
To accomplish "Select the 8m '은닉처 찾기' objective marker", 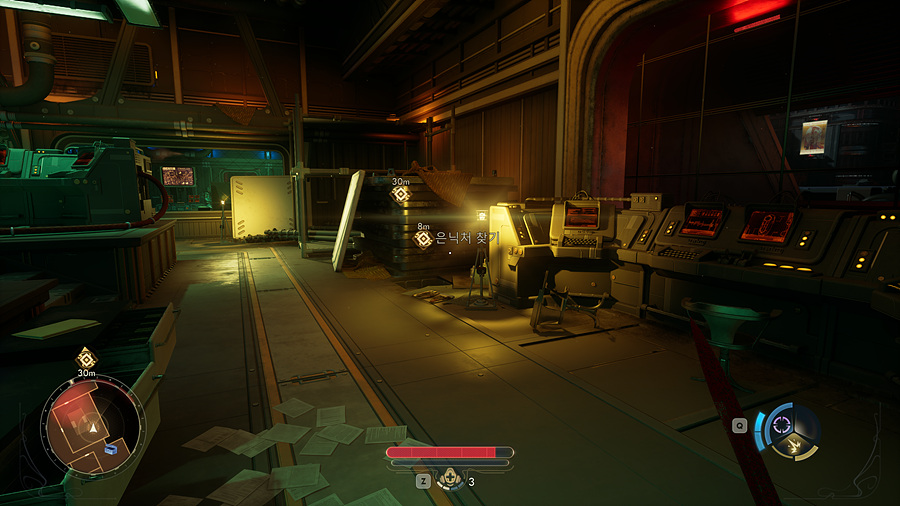I will [x=423, y=239].
